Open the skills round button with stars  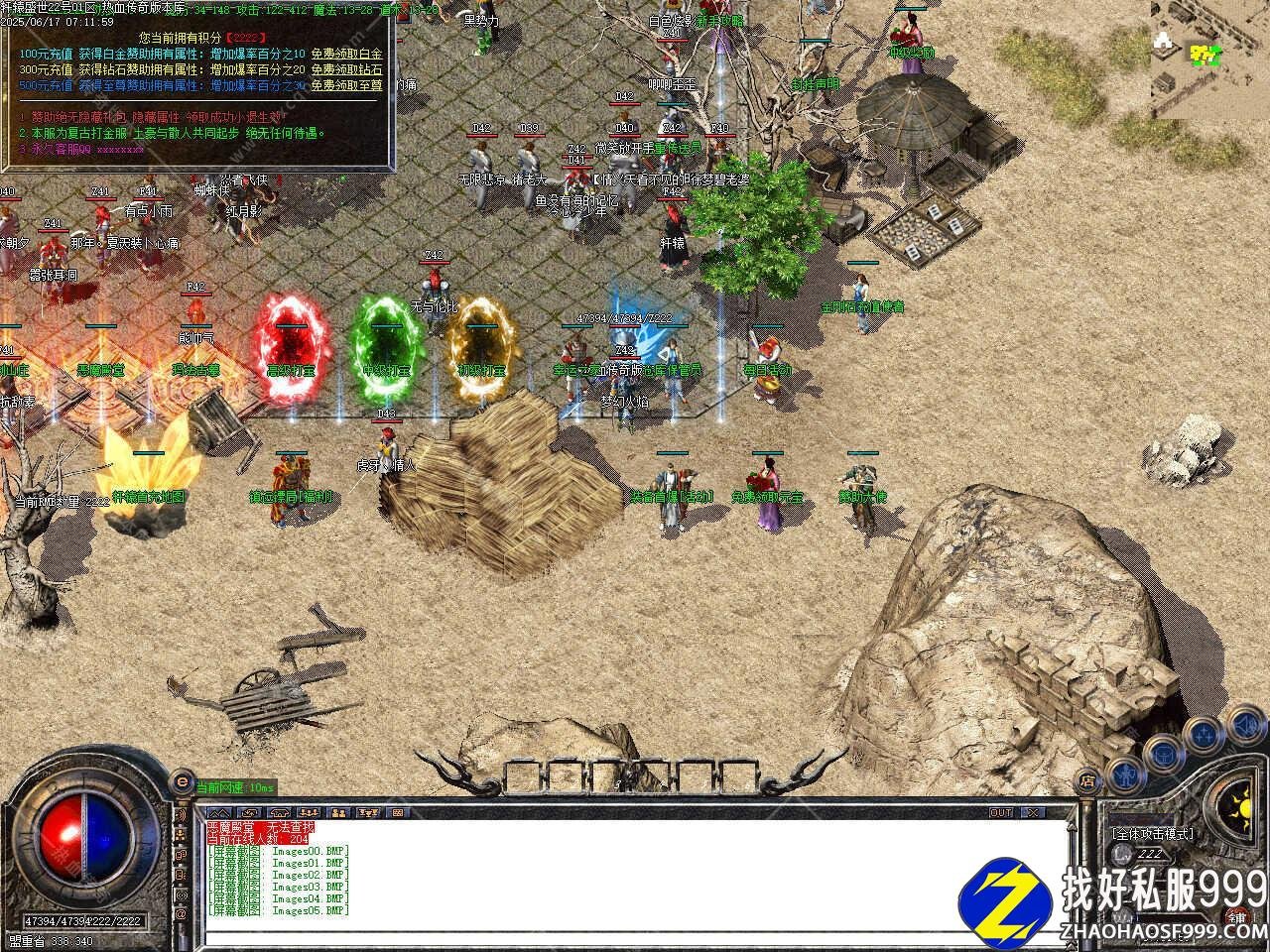coord(1204,735)
